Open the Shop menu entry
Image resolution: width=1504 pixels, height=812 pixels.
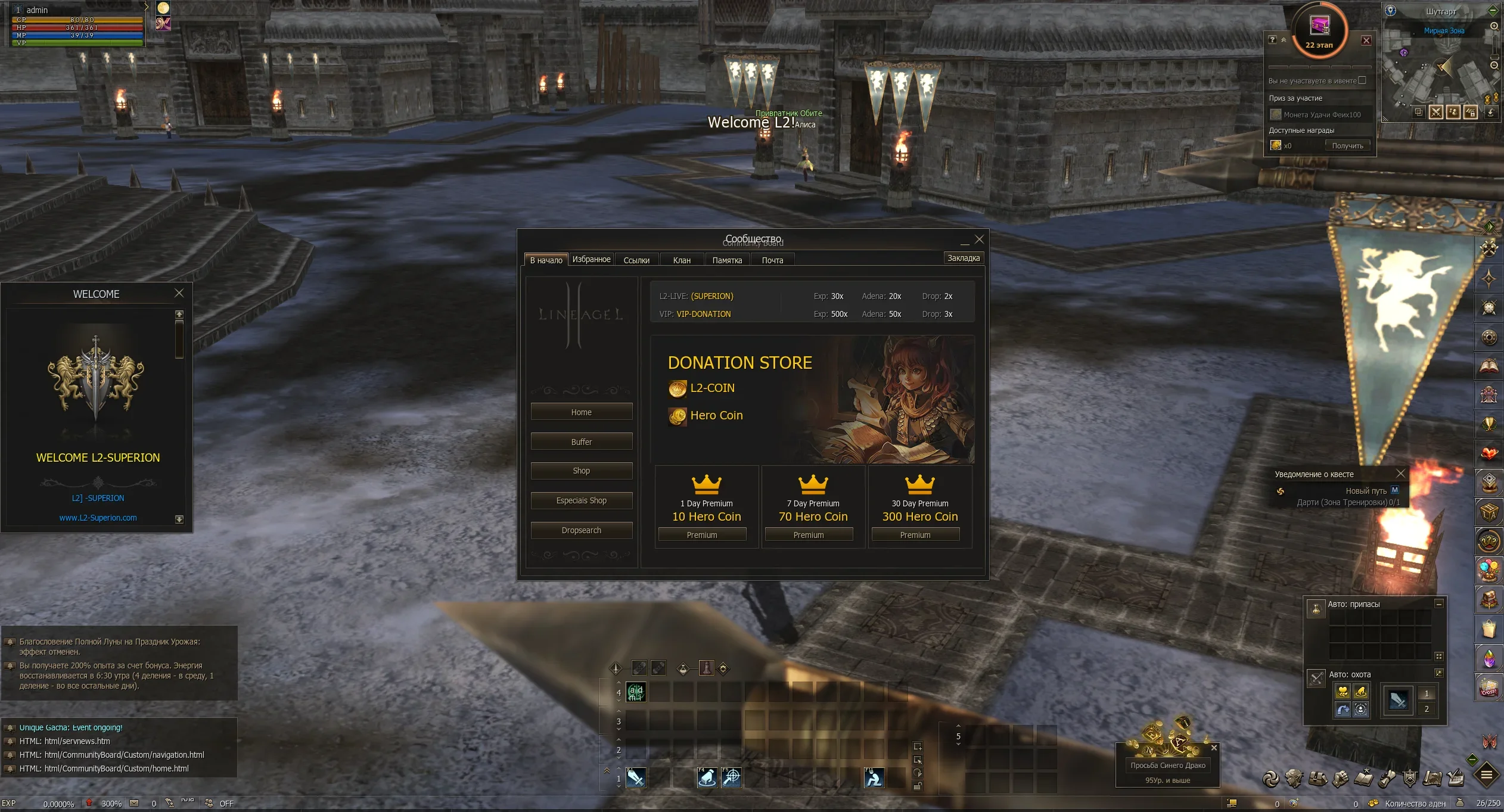(581, 471)
